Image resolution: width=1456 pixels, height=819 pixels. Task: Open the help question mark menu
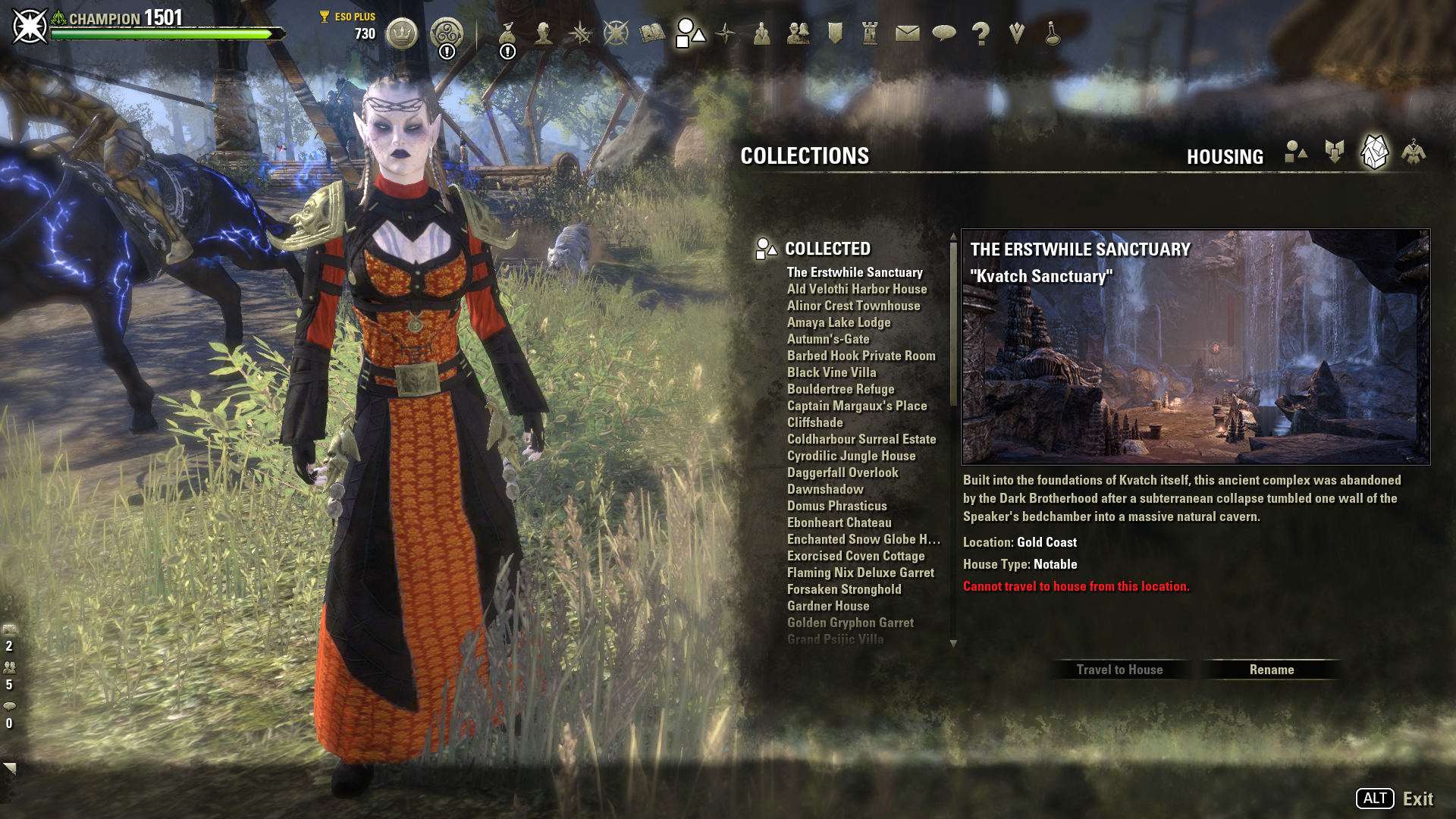(x=981, y=33)
